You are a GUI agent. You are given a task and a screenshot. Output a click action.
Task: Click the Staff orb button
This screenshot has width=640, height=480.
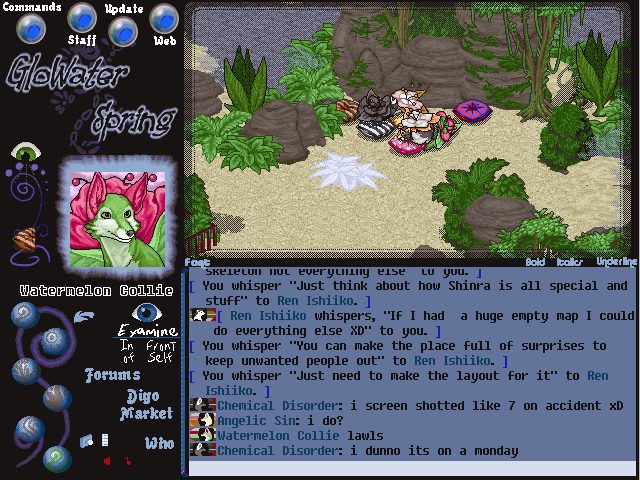pos(82,18)
